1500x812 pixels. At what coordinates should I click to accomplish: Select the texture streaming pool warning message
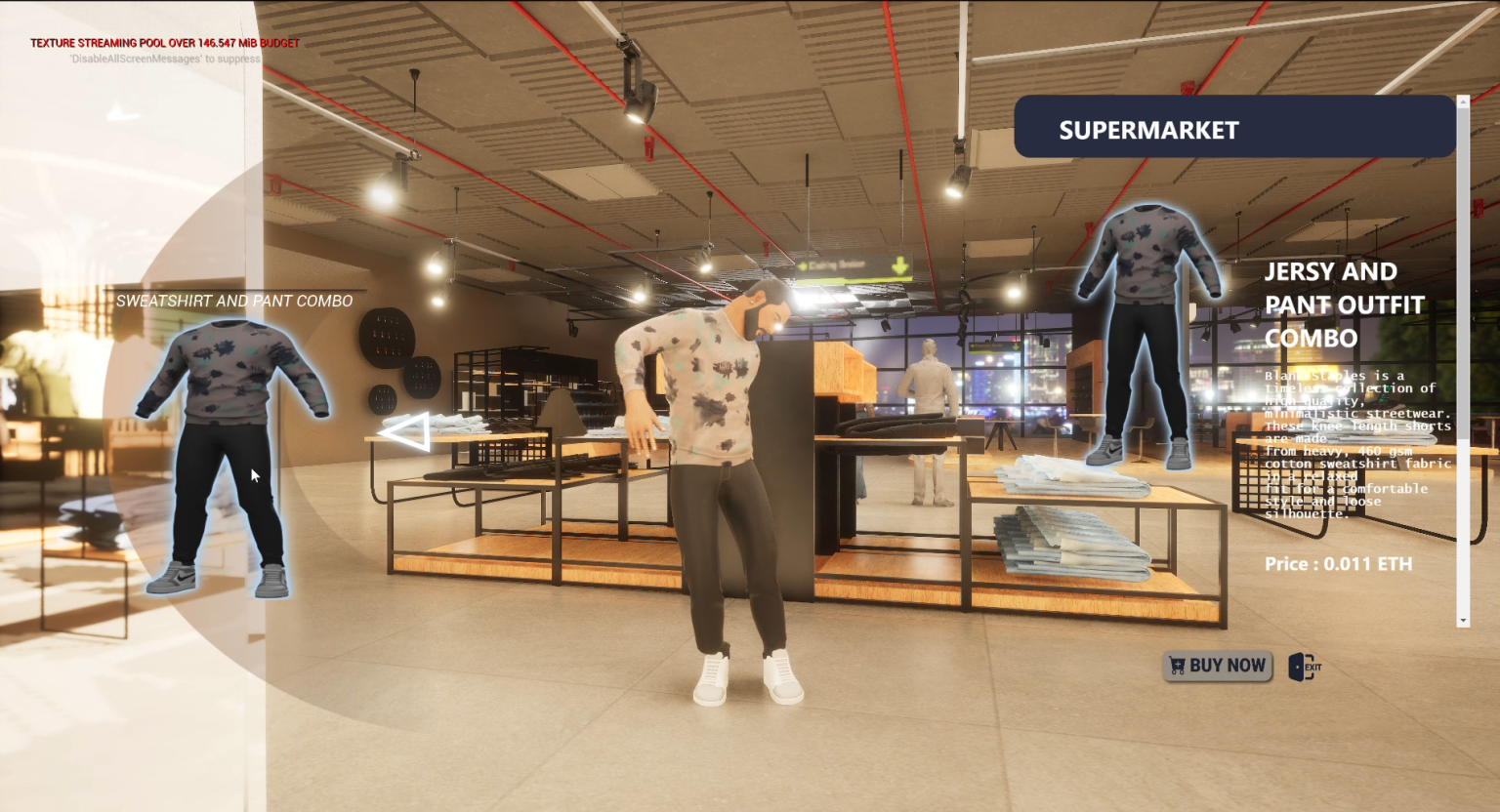164,43
